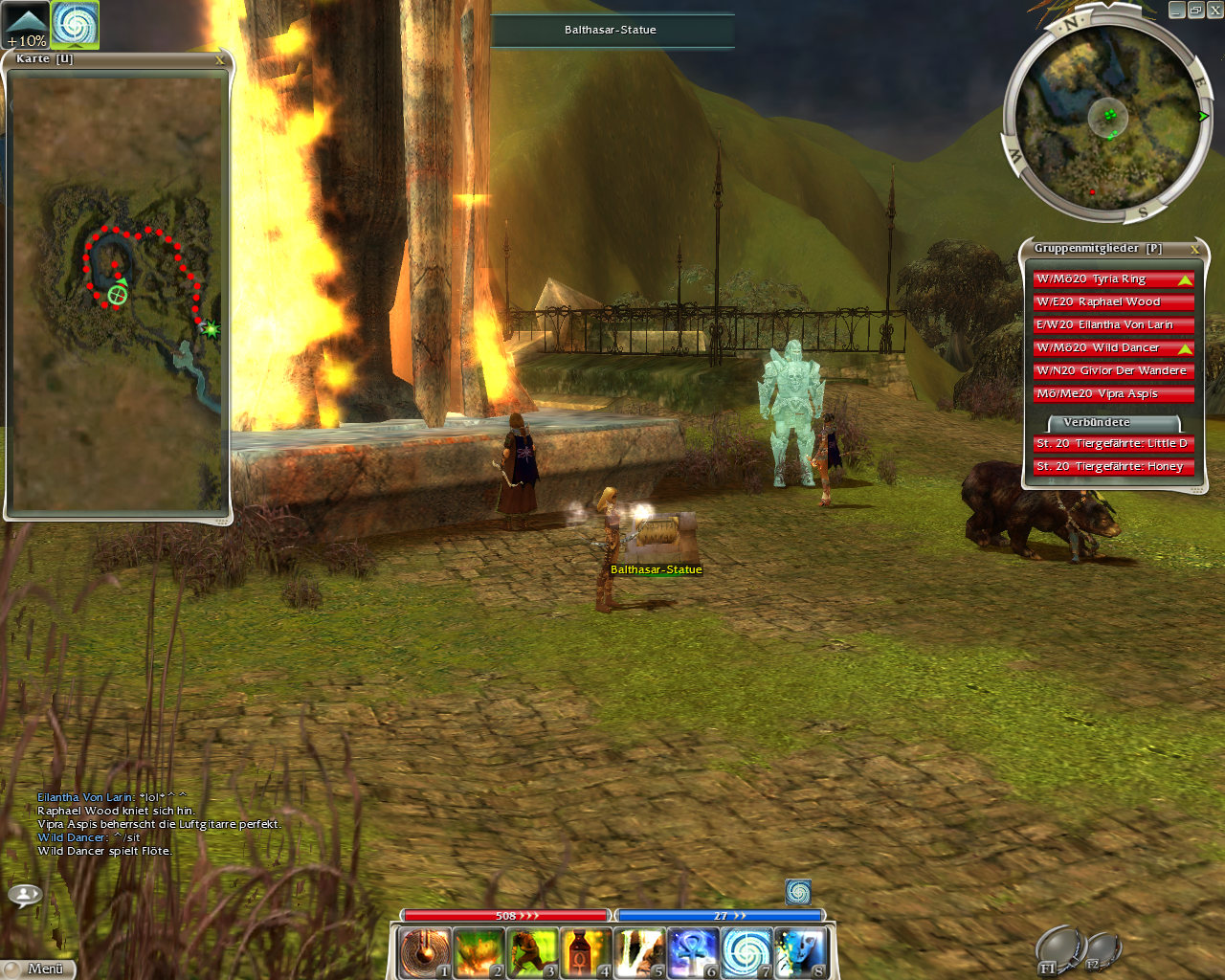Select party member Givior Der Wandere
The image size is (1225, 980).
(x=1113, y=371)
